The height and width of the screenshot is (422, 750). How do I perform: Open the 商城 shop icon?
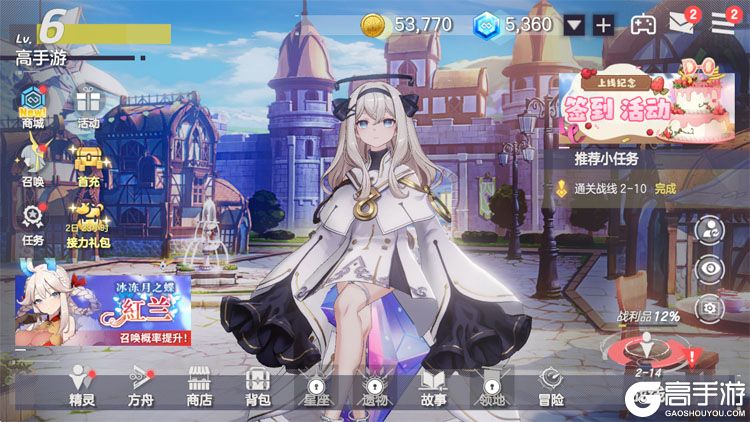[x=33, y=103]
